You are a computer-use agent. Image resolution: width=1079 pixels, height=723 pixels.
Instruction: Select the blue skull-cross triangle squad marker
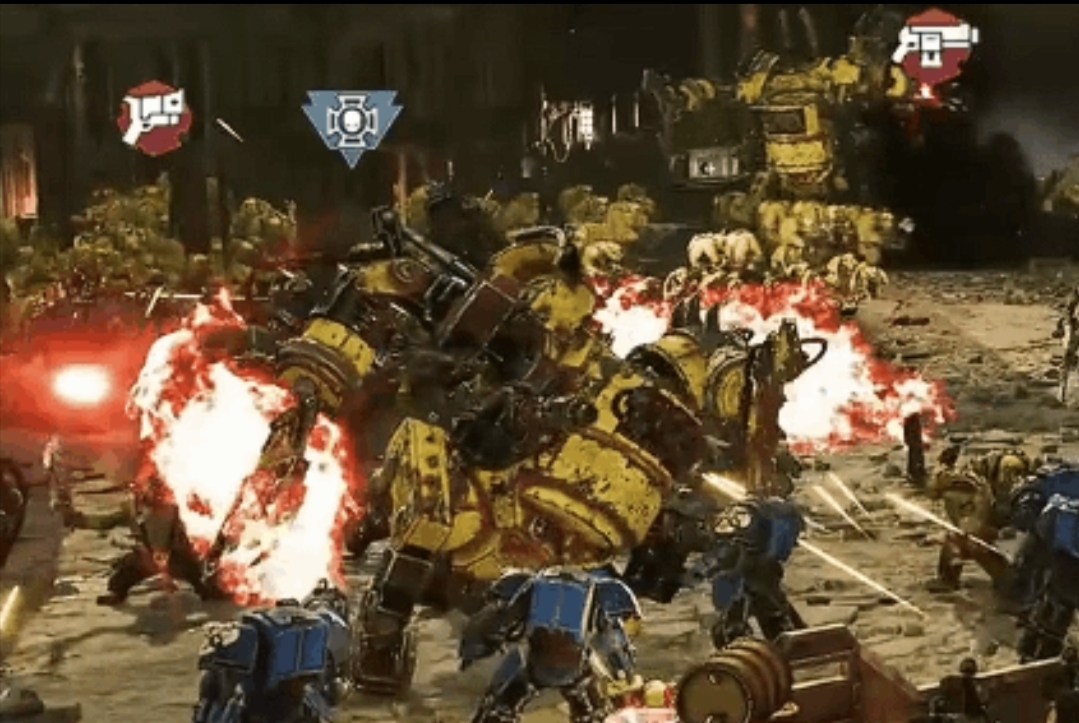click(x=352, y=124)
